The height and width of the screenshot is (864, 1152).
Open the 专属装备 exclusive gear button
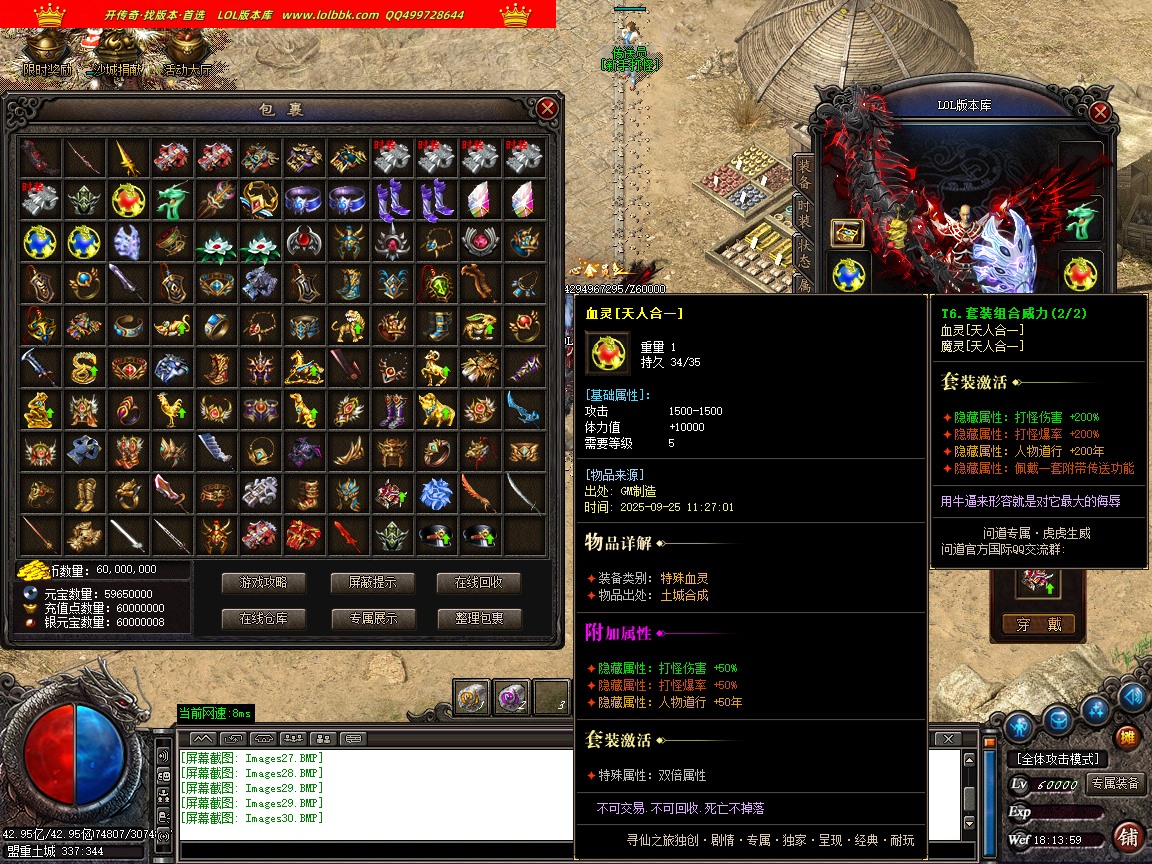coord(1115,784)
